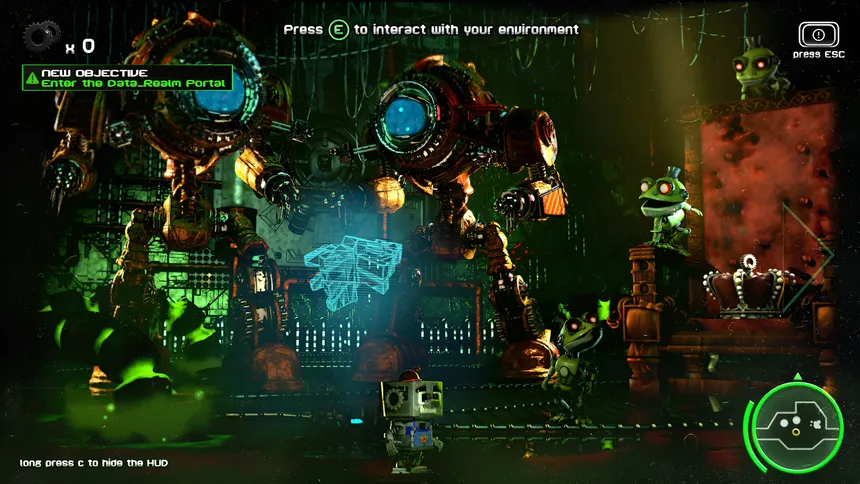Click the circular green minimap radar

(x=796, y=426)
